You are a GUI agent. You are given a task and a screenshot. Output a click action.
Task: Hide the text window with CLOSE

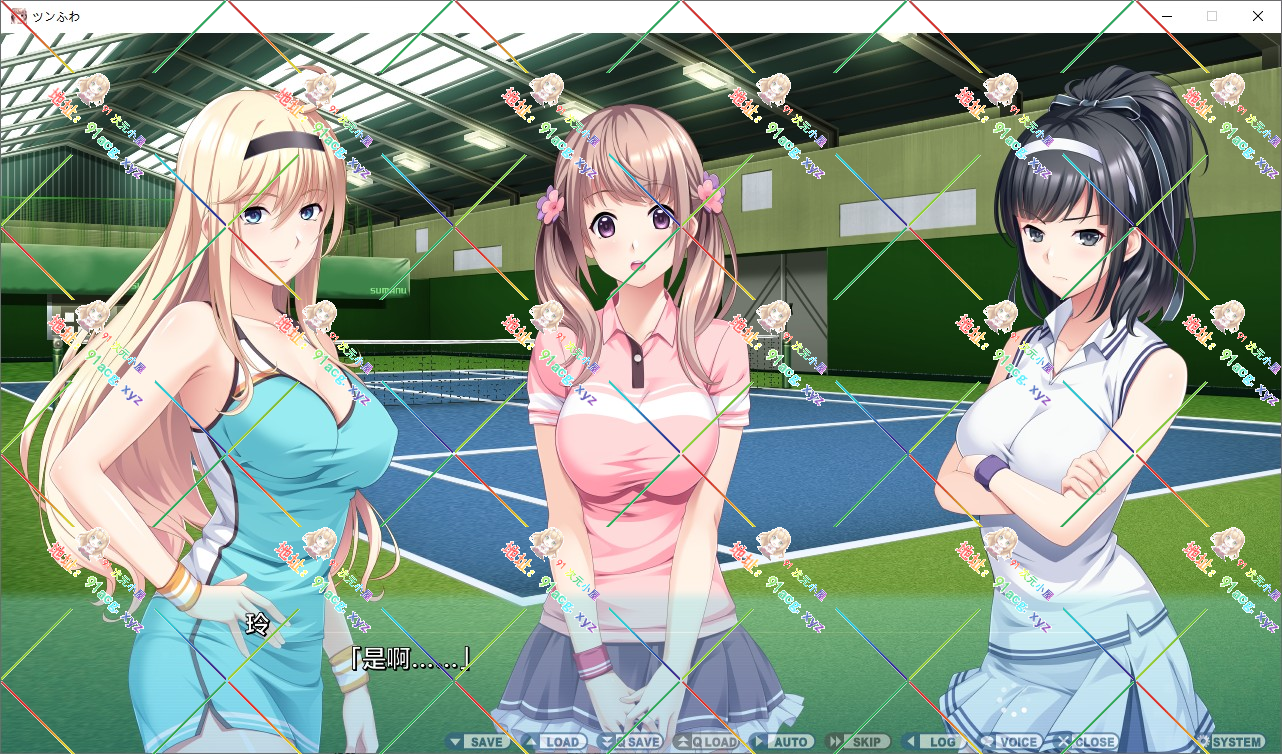click(x=1086, y=742)
